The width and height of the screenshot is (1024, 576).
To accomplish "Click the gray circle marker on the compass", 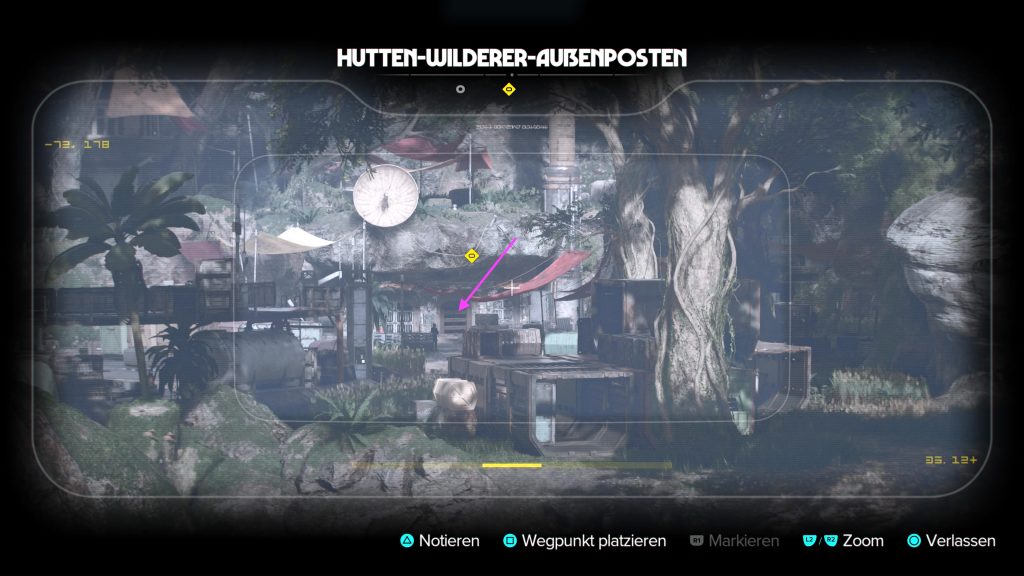I will [x=460, y=89].
